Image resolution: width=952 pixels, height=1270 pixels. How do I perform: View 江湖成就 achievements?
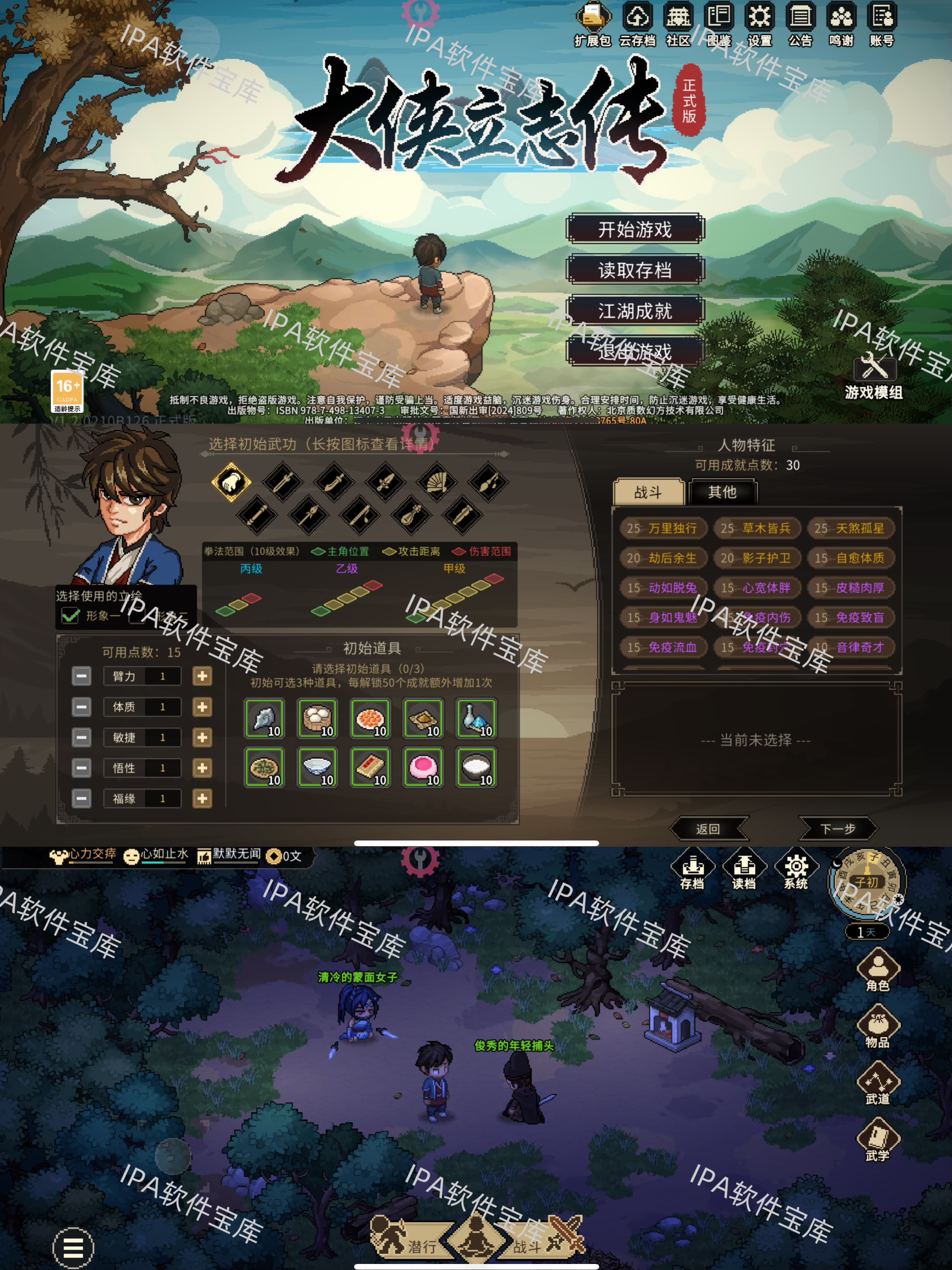[635, 311]
